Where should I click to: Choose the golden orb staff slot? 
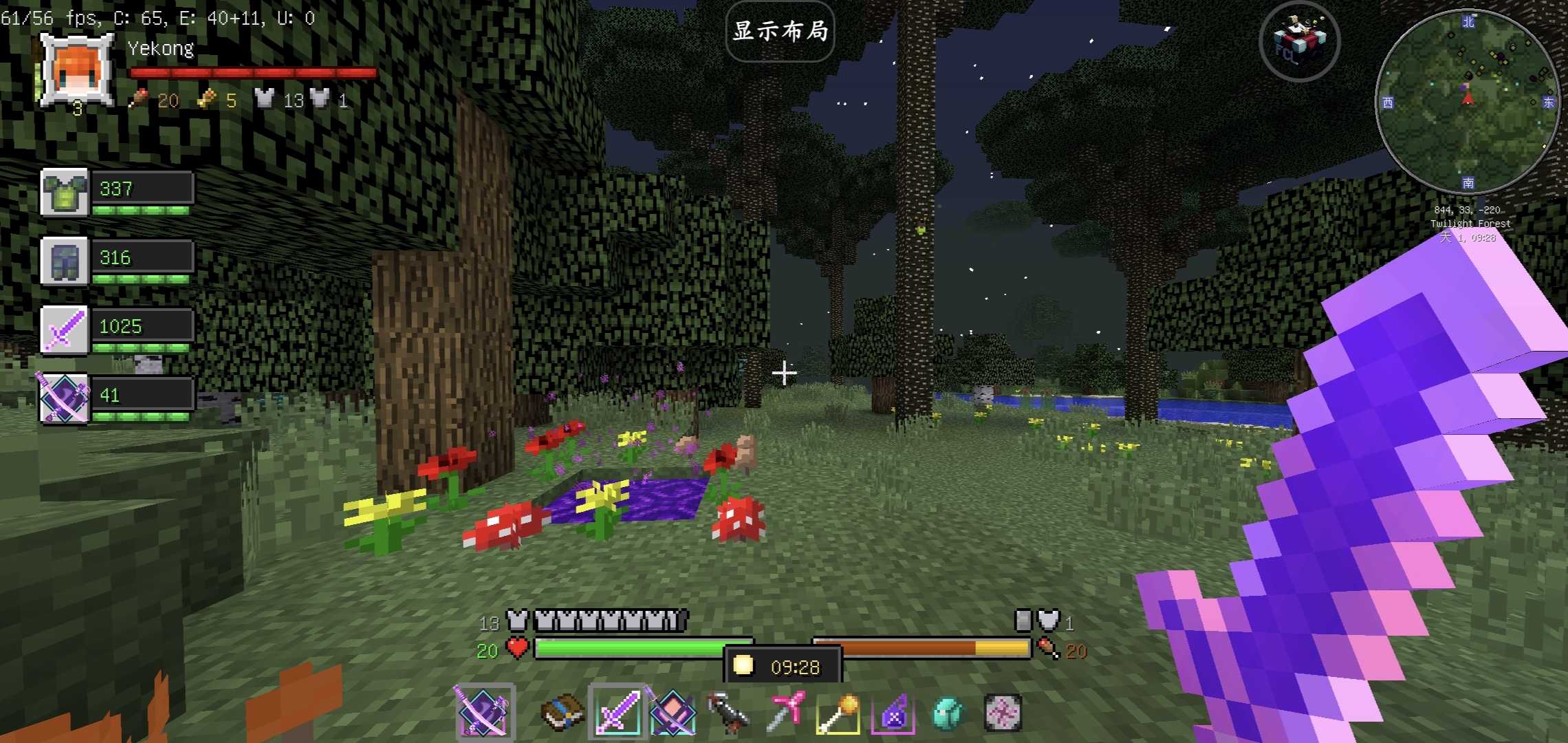pyautogui.click(x=838, y=712)
